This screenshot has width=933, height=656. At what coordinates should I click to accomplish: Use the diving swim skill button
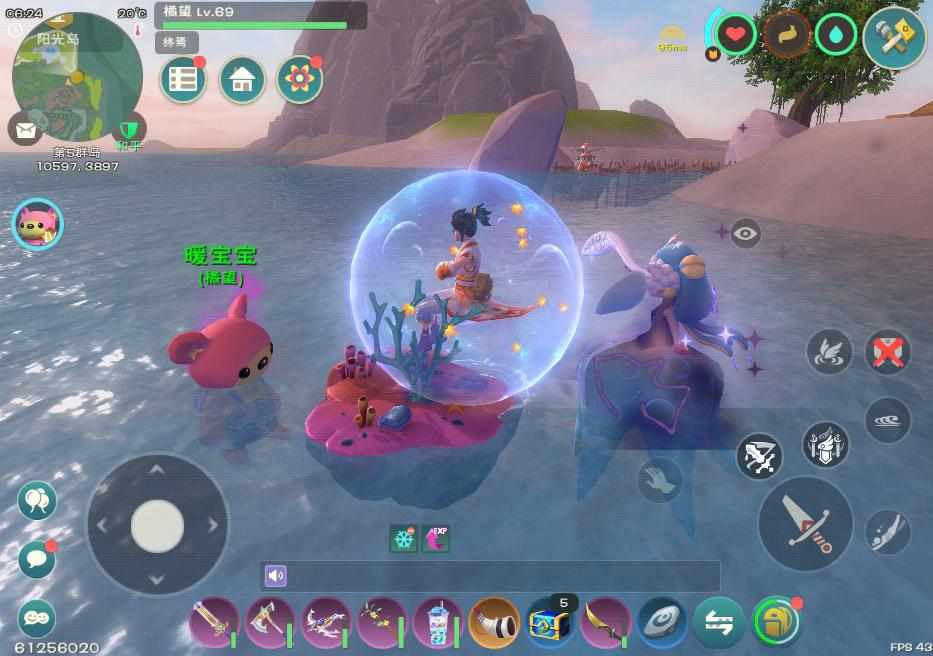click(x=887, y=531)
